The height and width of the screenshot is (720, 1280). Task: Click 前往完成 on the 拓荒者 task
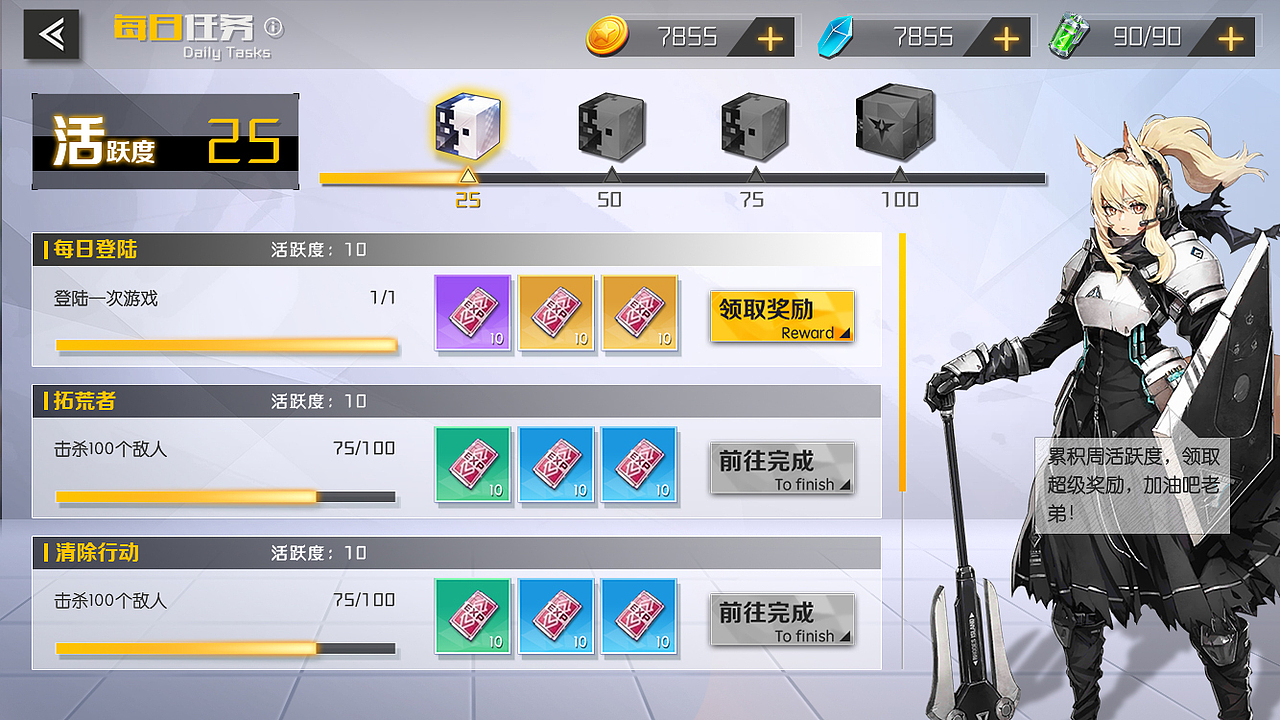click(782, 467)
